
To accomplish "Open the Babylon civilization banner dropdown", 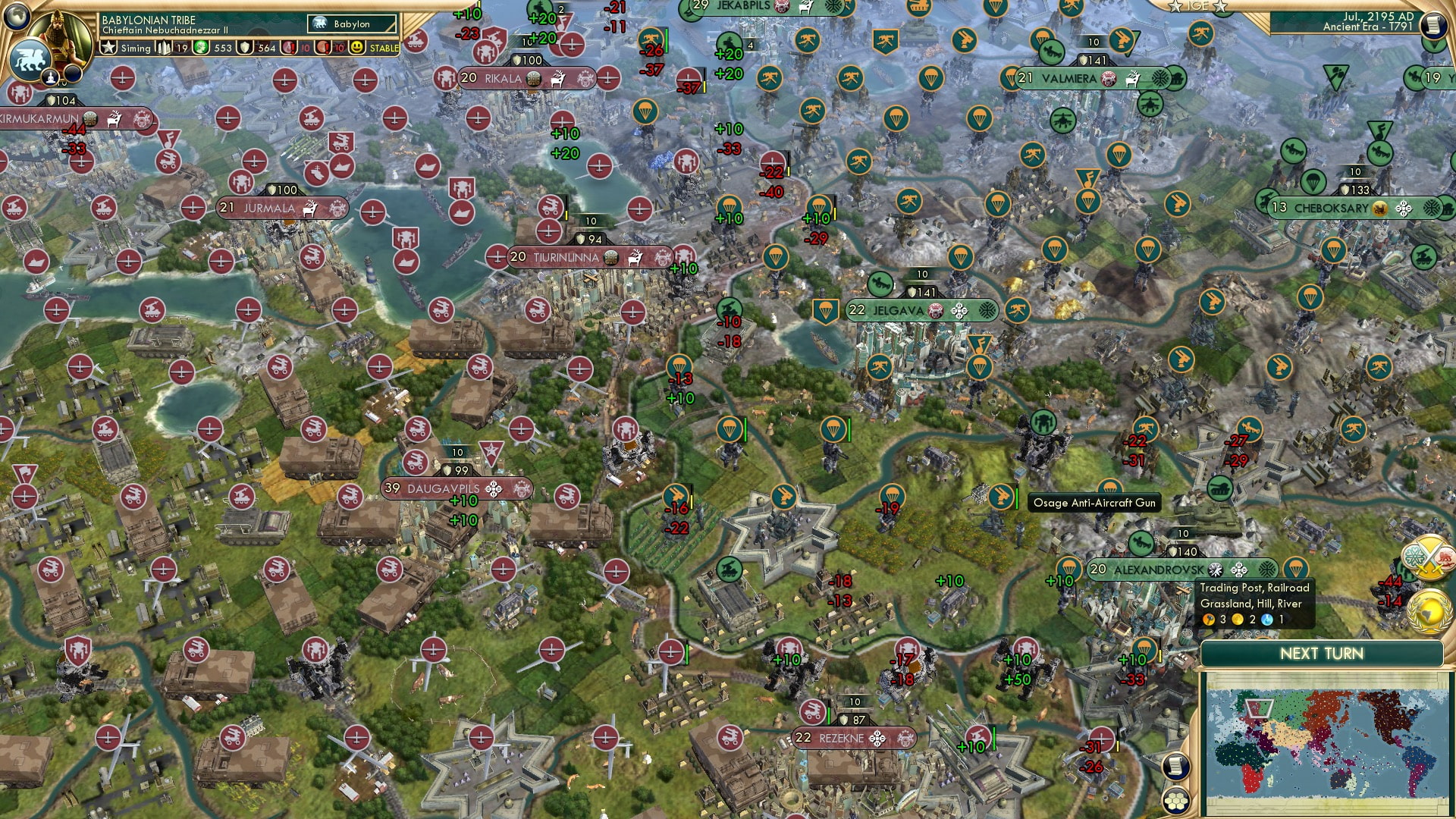I will 350,24.
